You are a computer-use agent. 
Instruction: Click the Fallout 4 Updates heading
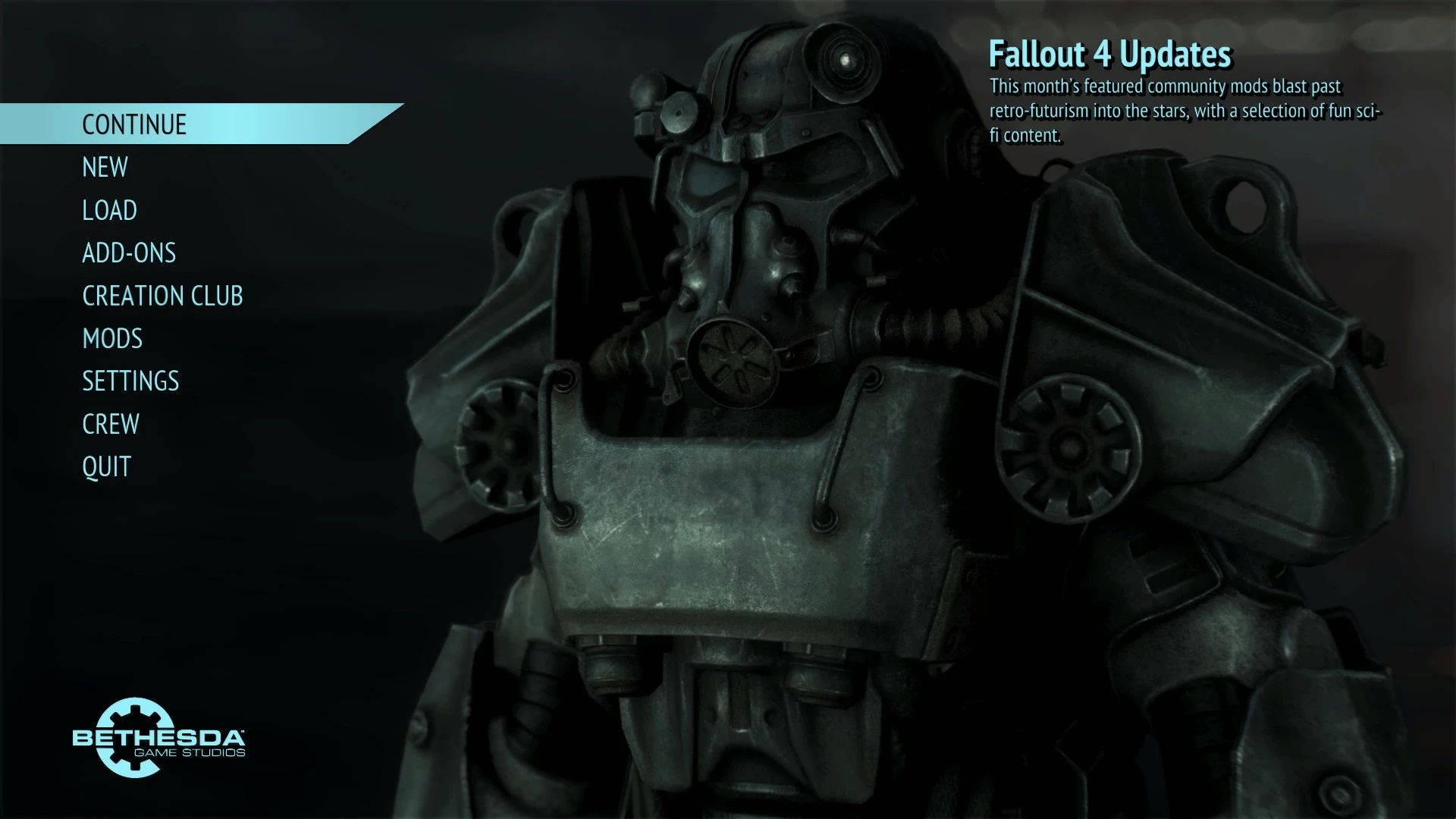(1111, 55)
